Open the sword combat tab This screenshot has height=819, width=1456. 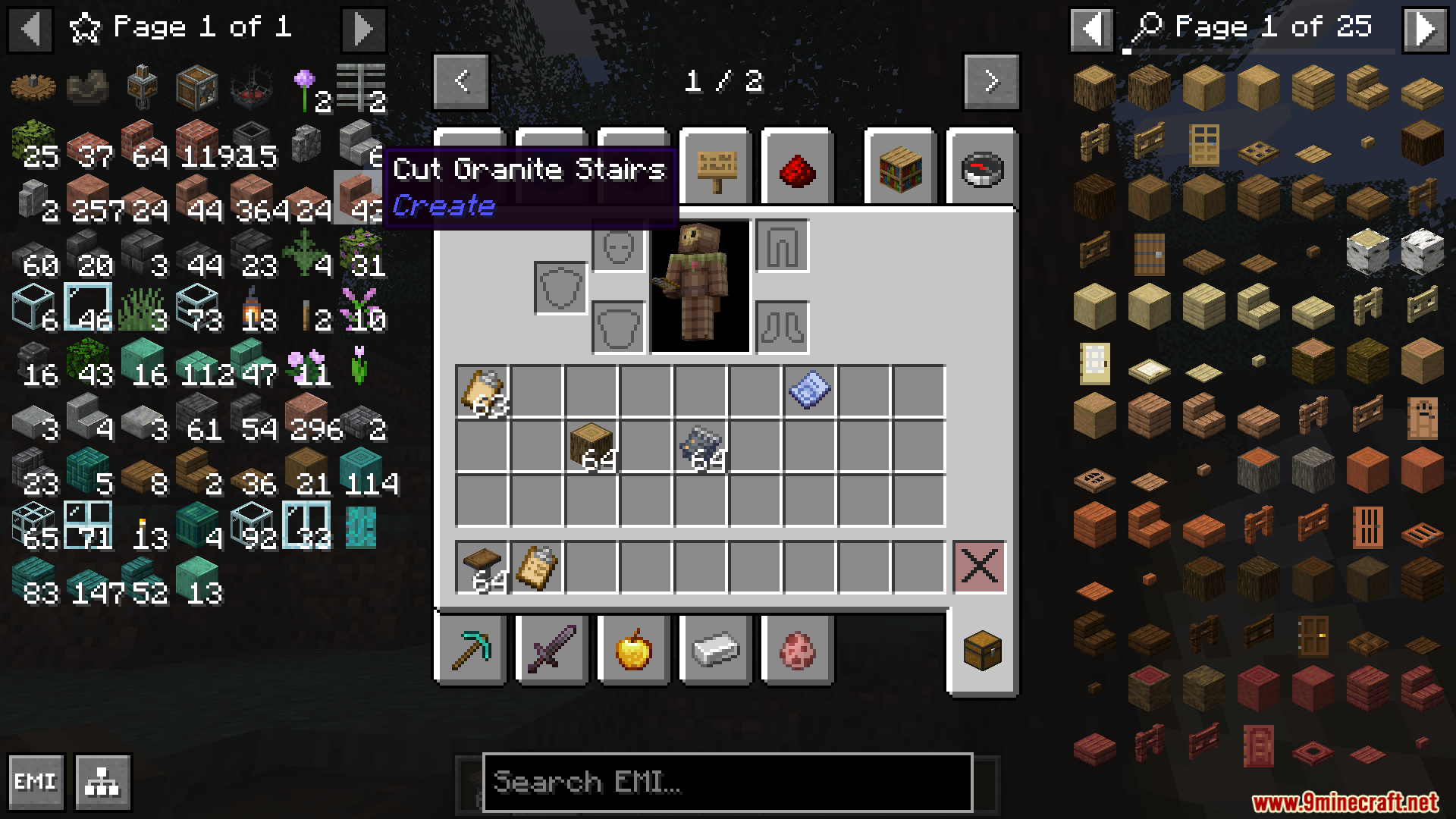click(552, 651)
